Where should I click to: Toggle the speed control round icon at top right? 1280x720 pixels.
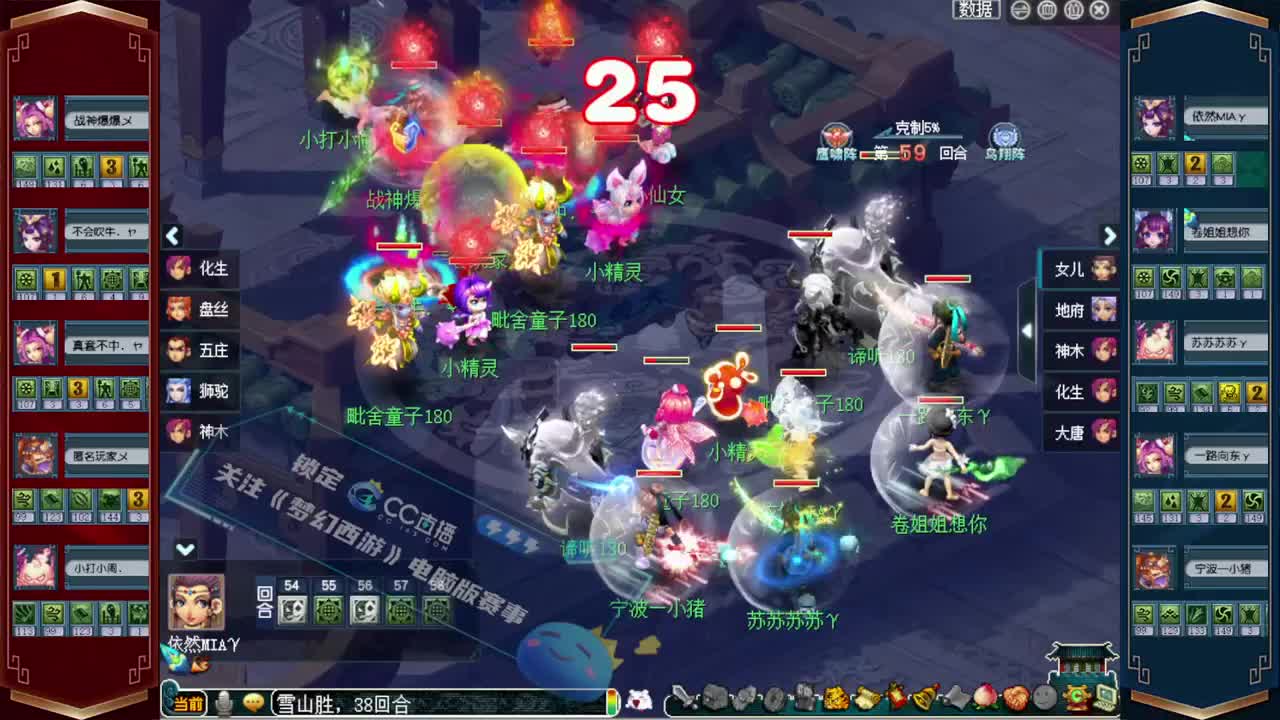click(x=1018, y=11)
